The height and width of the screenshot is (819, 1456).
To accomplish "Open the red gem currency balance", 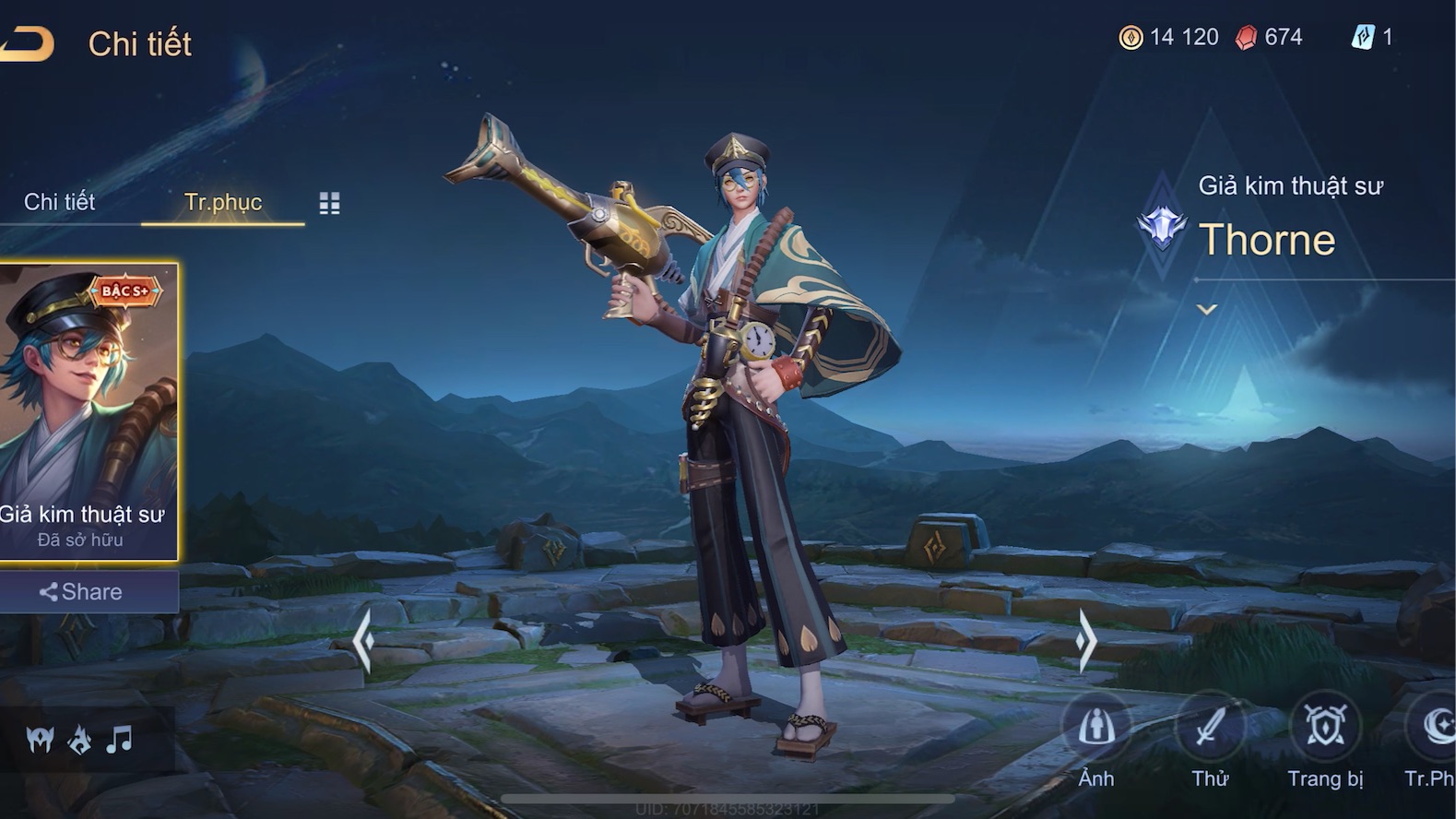I will [1269, 37].
